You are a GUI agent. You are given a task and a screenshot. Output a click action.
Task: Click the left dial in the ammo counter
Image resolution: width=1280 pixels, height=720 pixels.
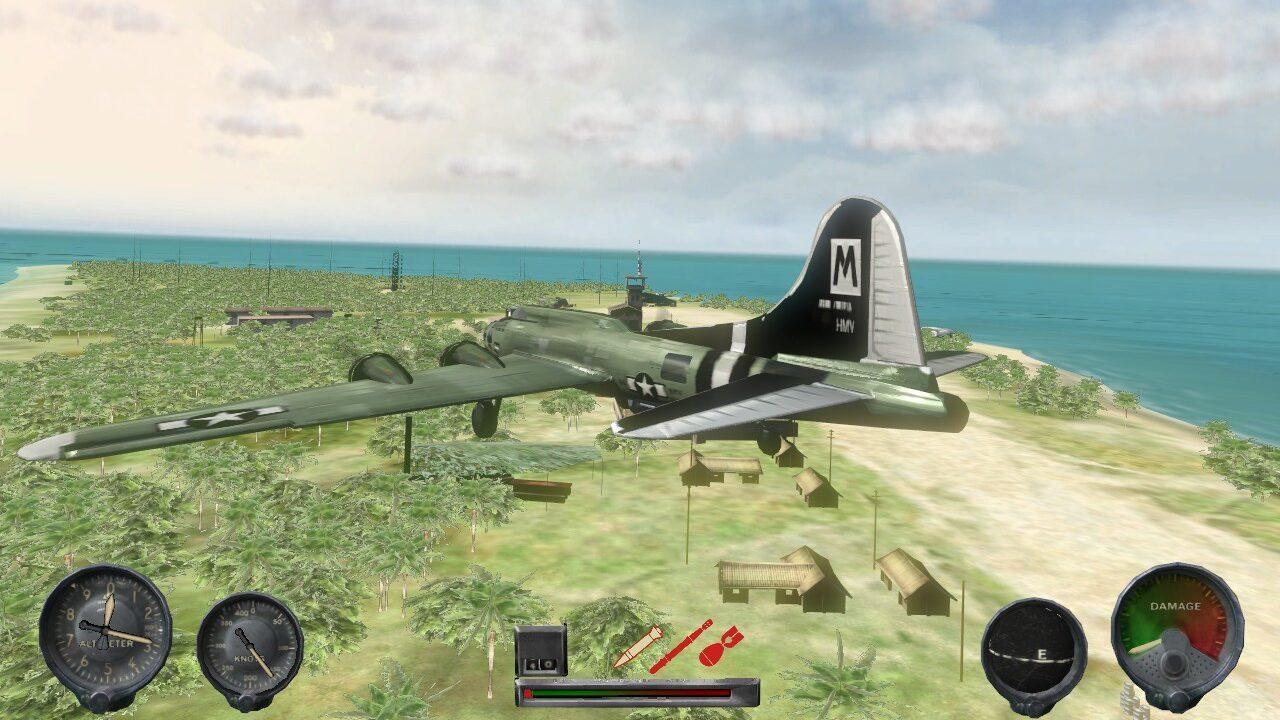pos(533,665)
